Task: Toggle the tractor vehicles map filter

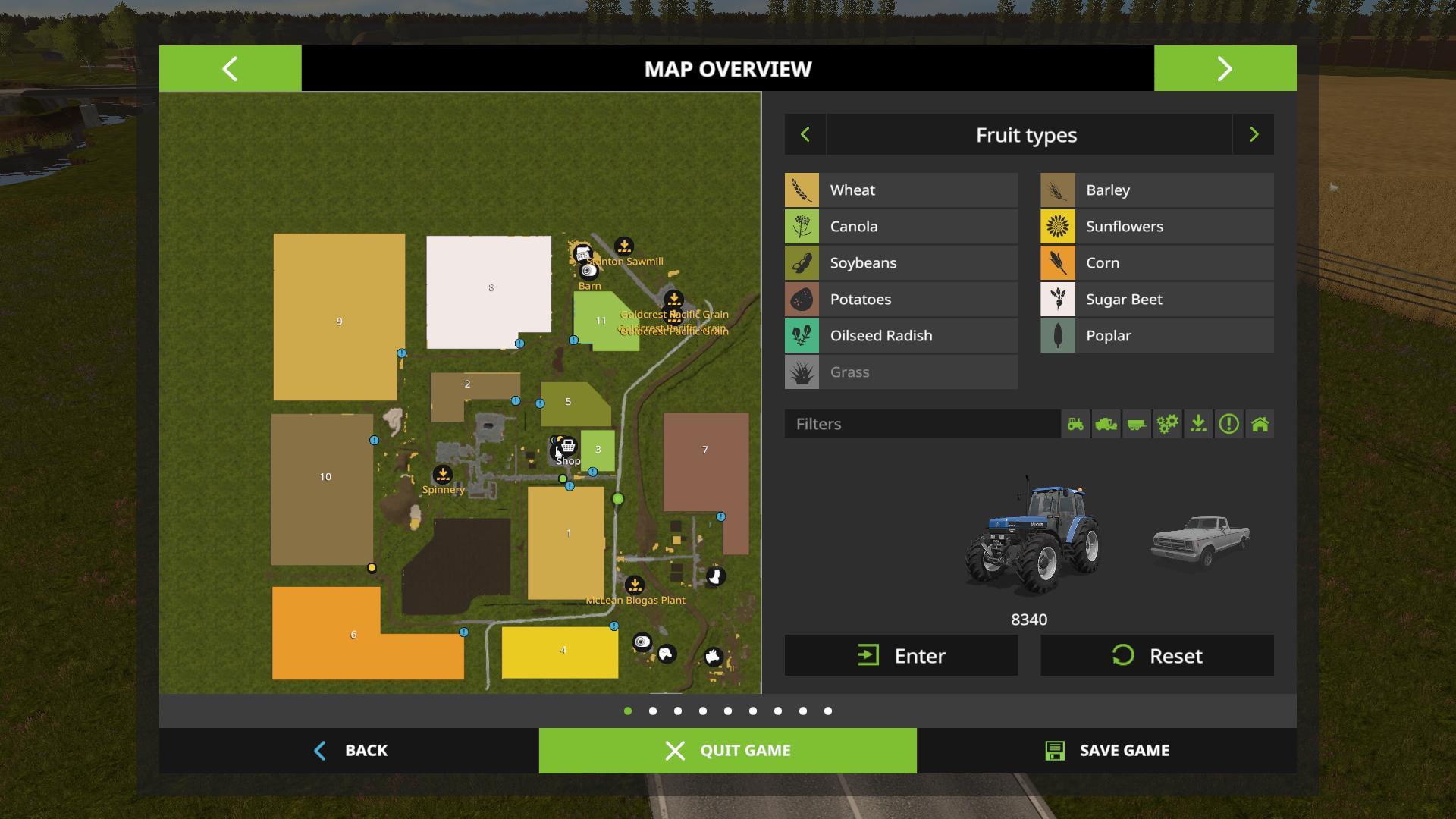Action: tap(1075, 424)
